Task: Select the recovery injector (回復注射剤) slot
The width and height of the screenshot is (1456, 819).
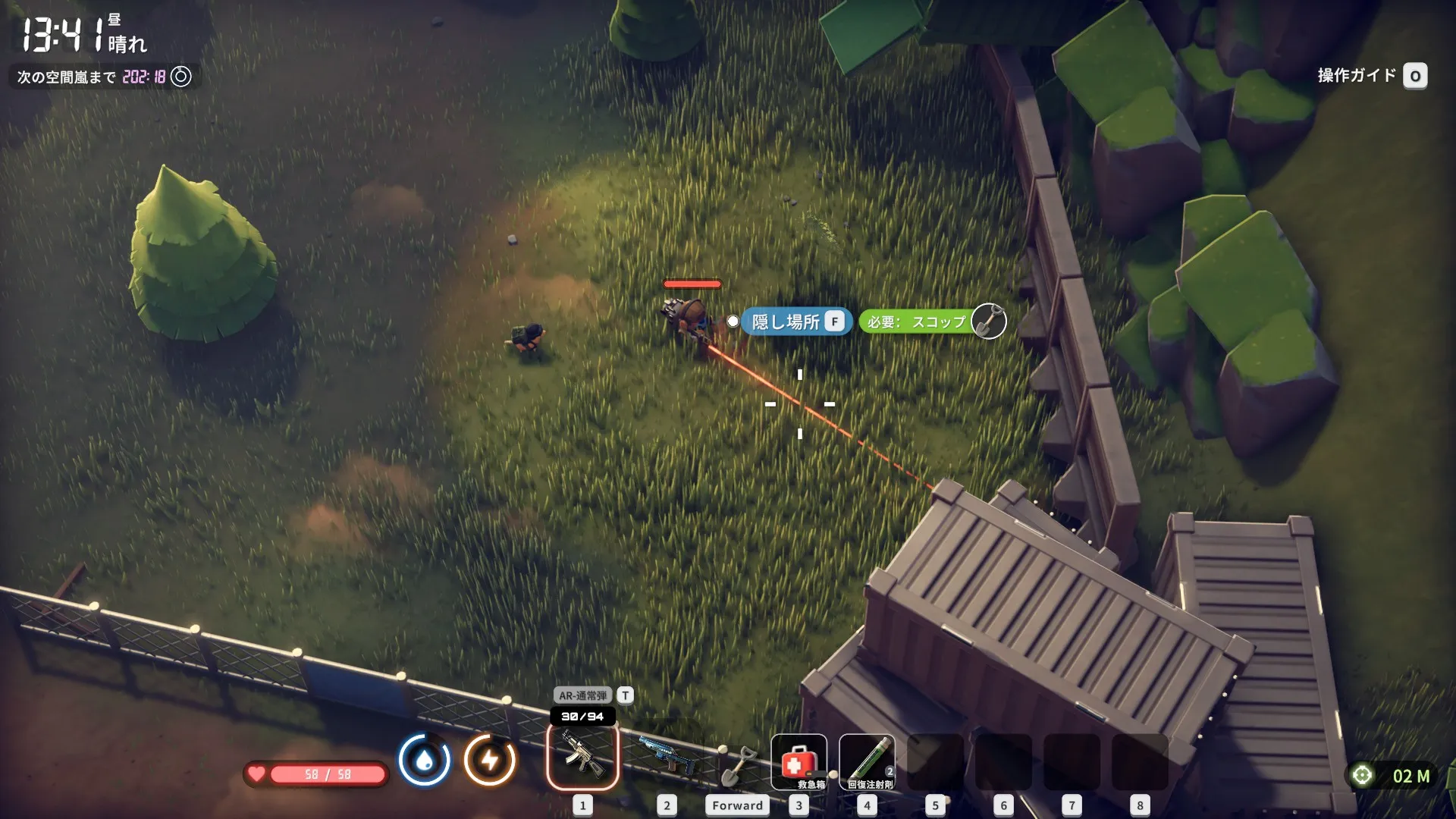Action: coord(867,761)
